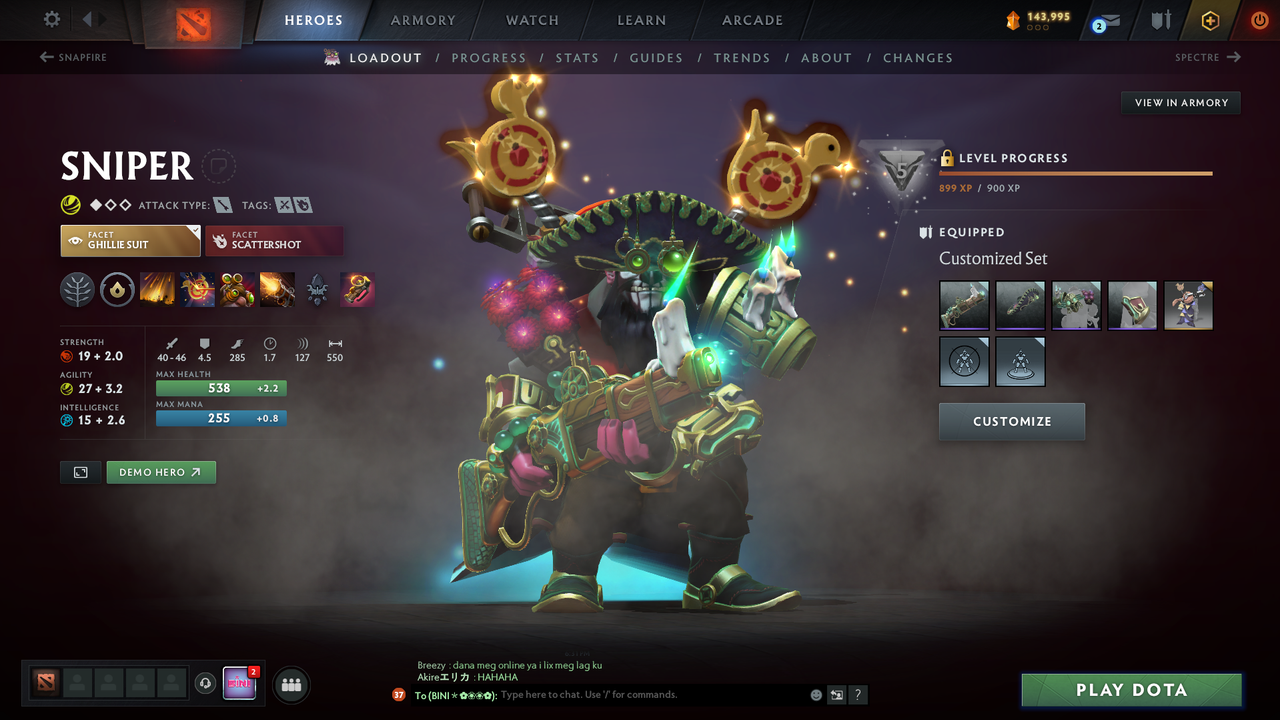The height and width of the screenshot is (720, 1280).
Task: Switch to the Scattershot facet
Action: coord(274,240)
